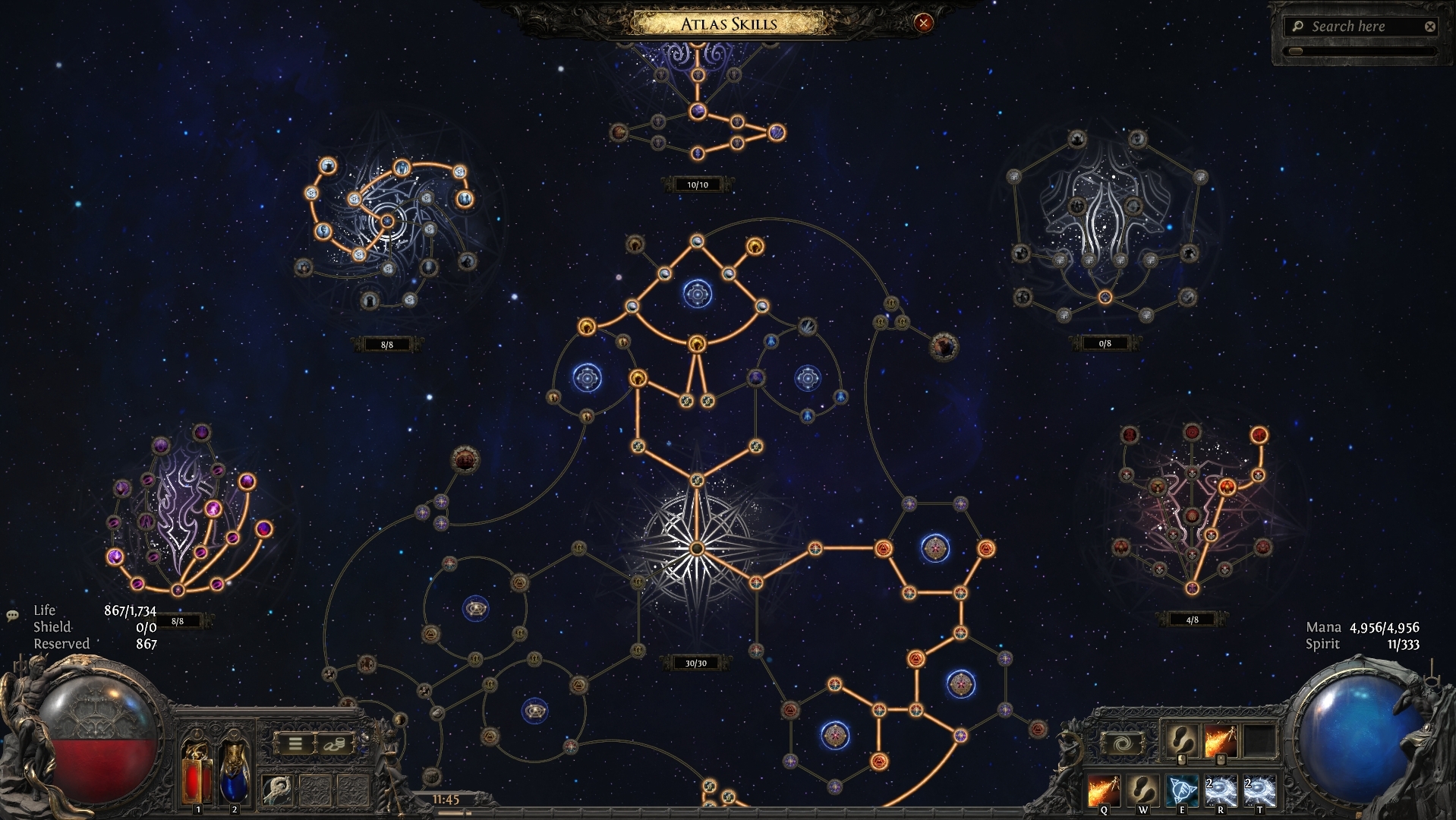The width and height of the screenshot is (1456, 820).
Task: Open the chat speech bubble icon
Action: pos(12,616)
